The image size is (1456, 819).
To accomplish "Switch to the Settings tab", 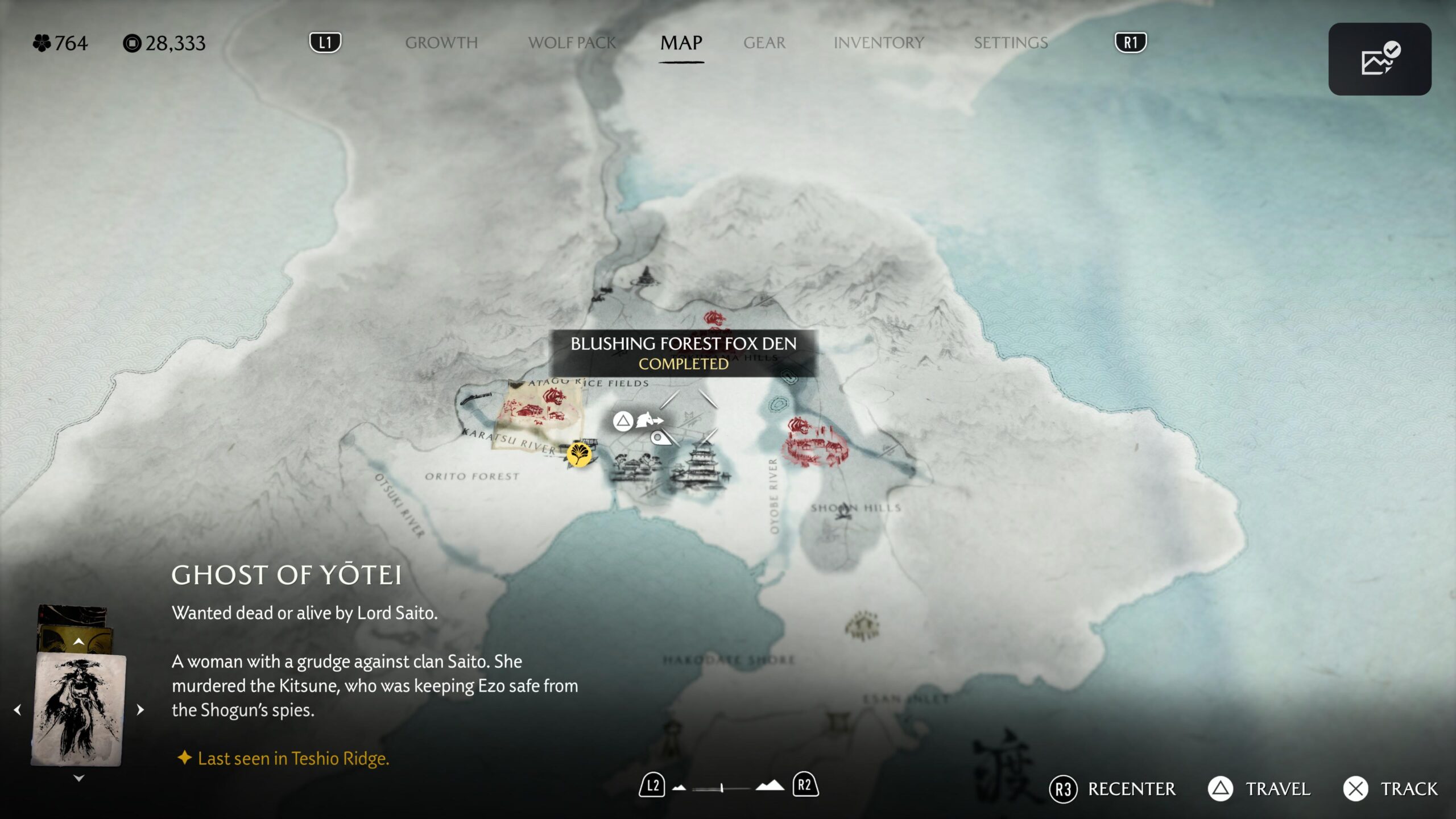I will (x=1010, y=43).
